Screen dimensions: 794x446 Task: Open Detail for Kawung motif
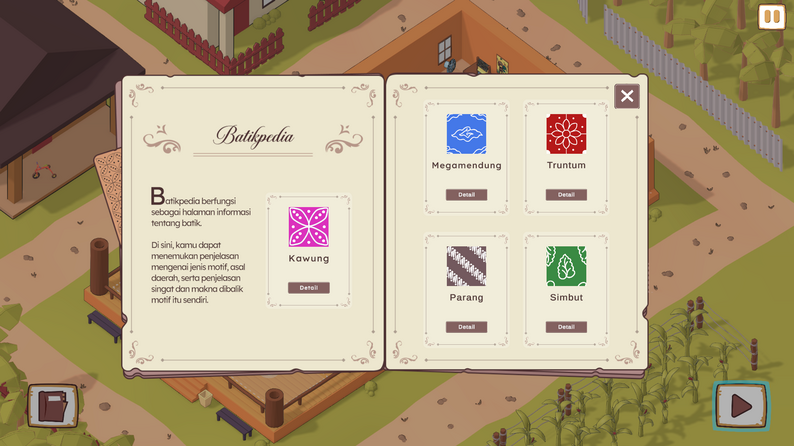(308, 288)
